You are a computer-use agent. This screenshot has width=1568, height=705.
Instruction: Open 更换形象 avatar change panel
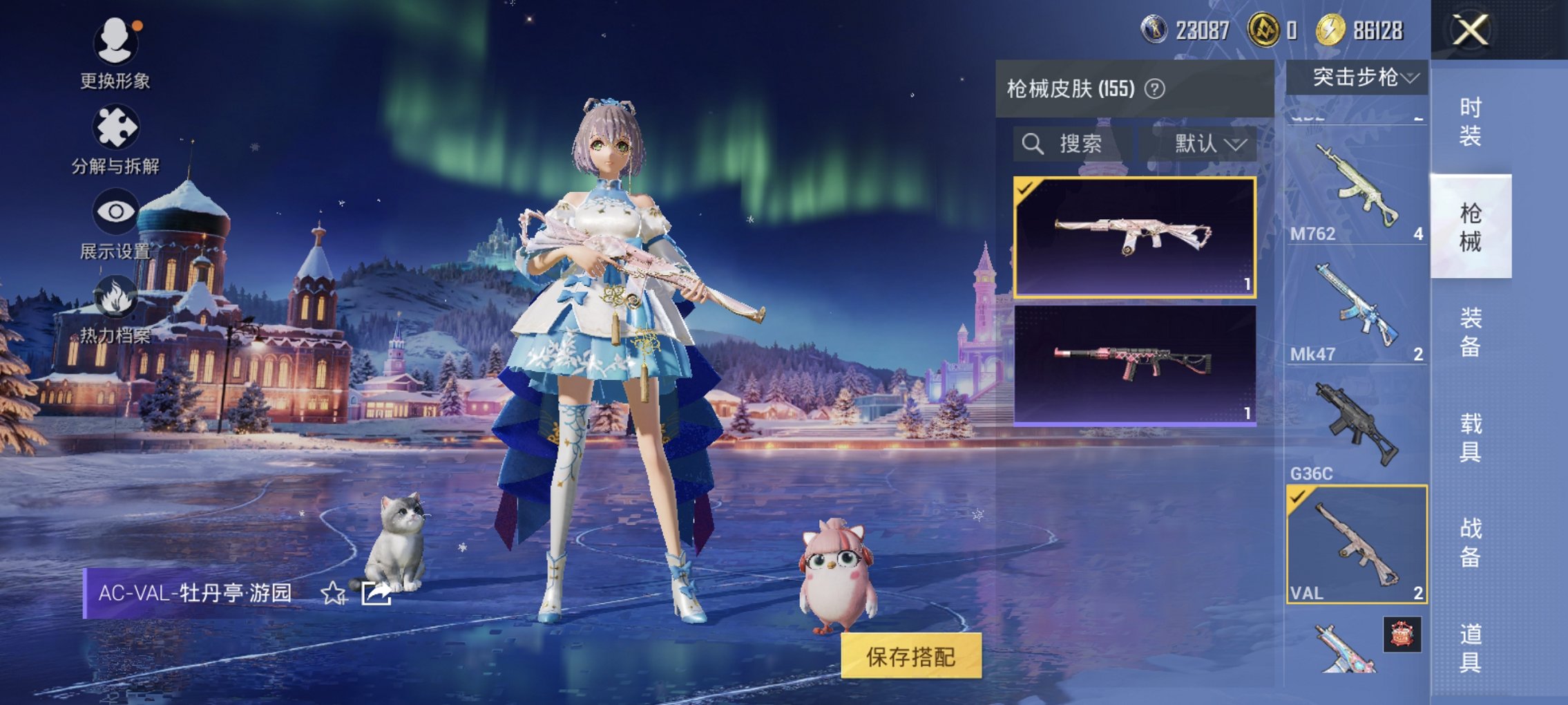(117, 48)
